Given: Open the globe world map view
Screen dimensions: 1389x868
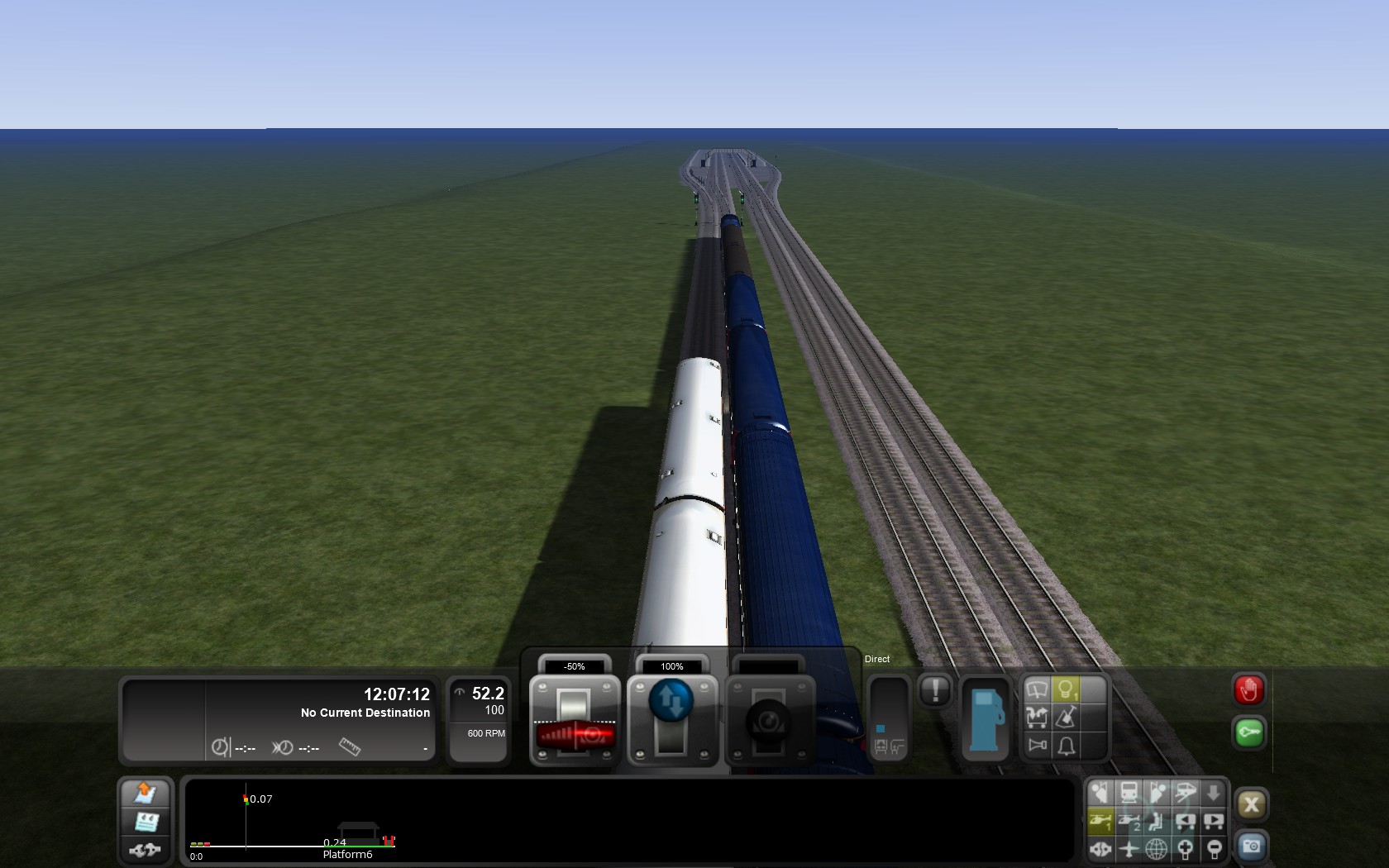Looking at the screenshot, I should coord(1157,848).
